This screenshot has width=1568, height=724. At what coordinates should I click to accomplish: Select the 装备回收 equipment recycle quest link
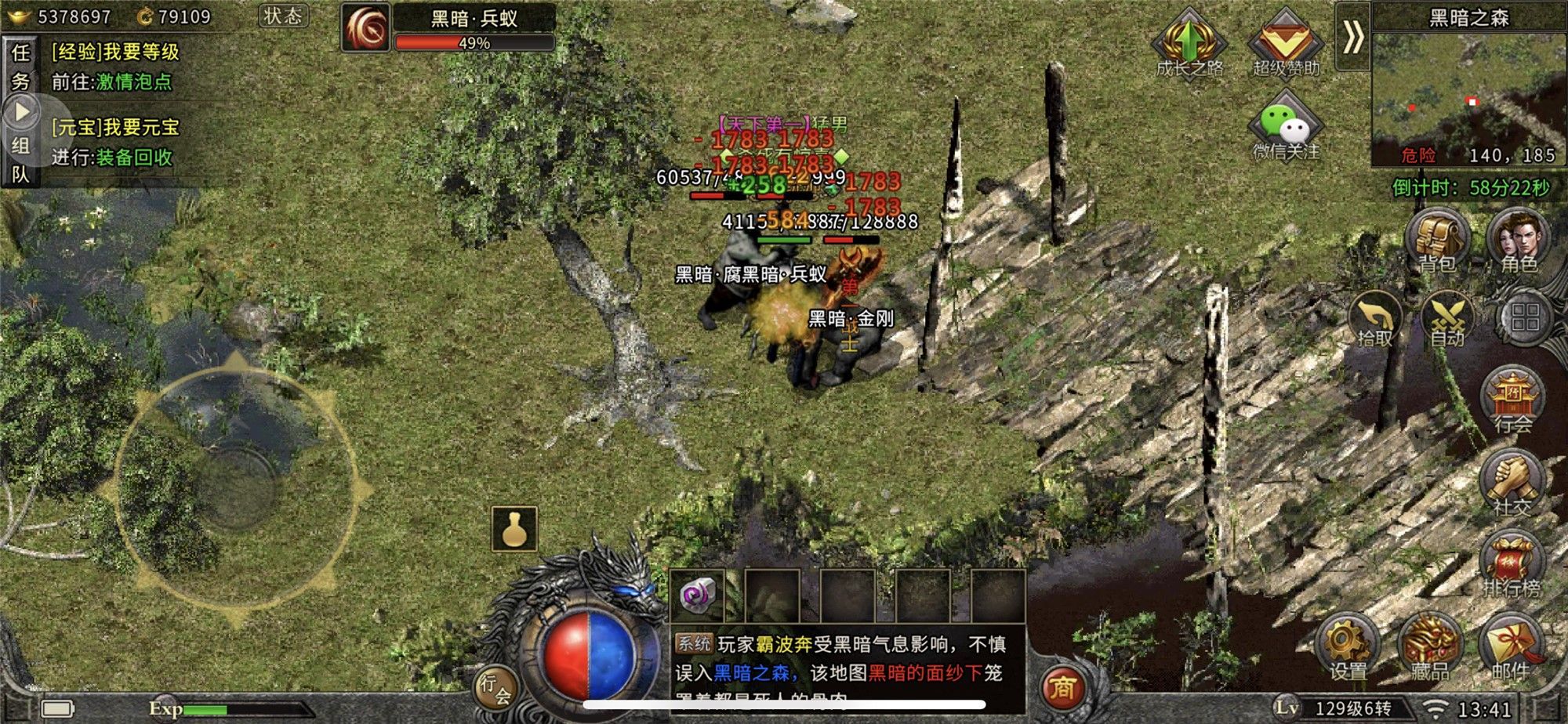(134, 157)
